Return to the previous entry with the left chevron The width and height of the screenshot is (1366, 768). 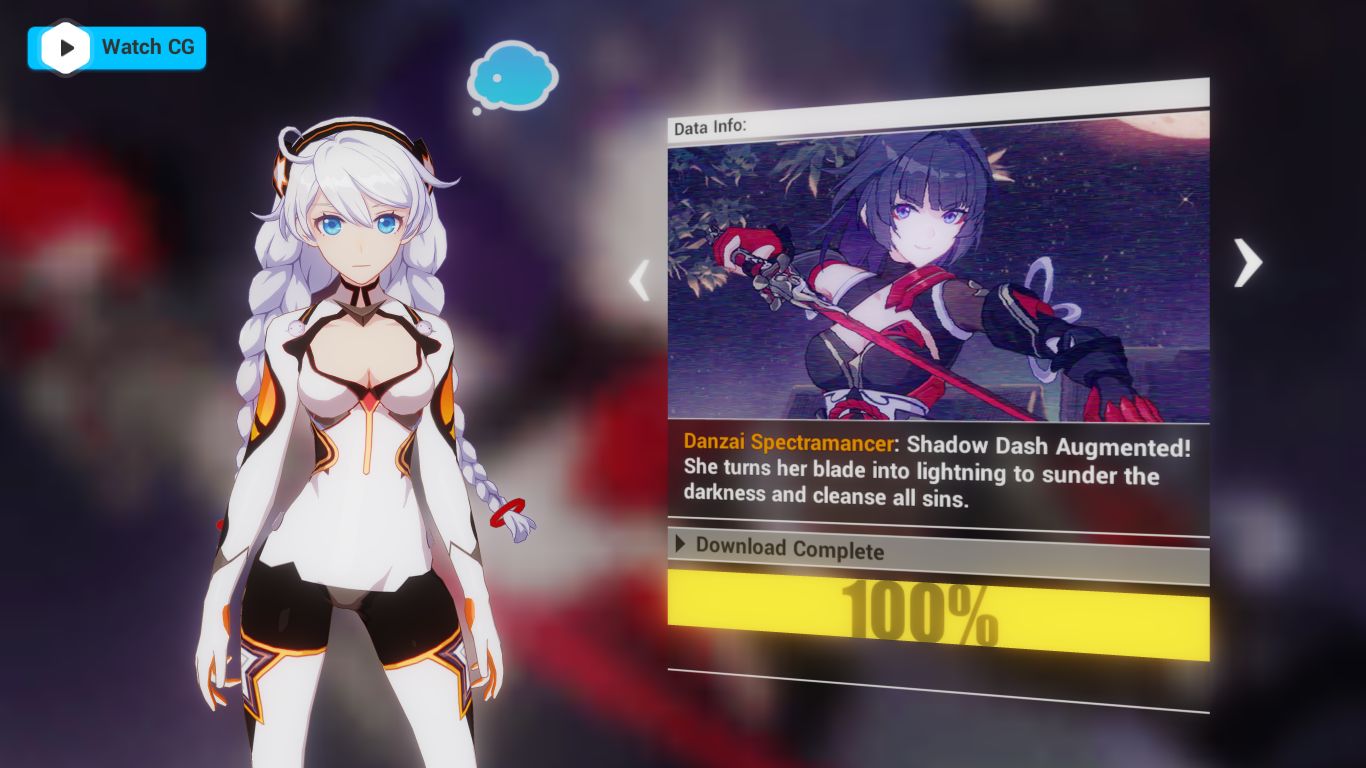[x=640, y=281]
